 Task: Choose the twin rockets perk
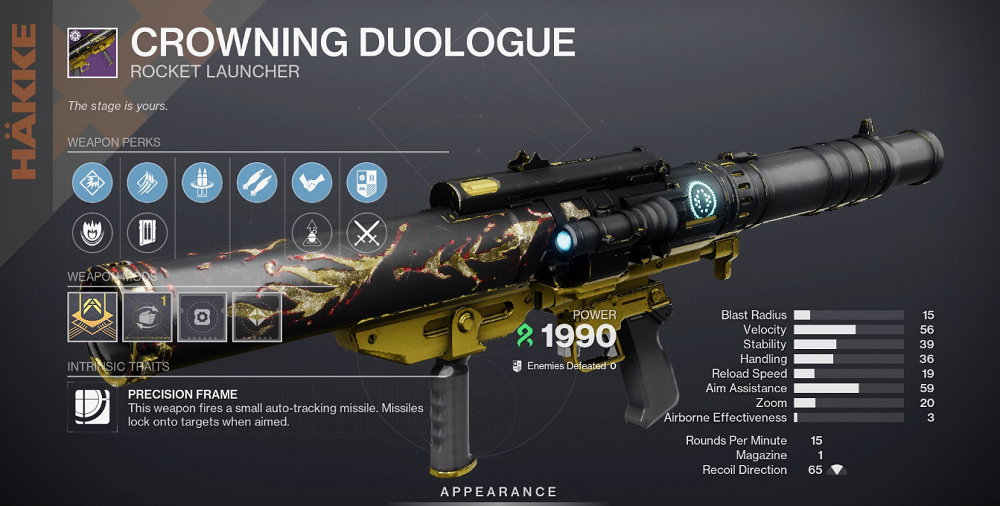click(x=257, y=183)
